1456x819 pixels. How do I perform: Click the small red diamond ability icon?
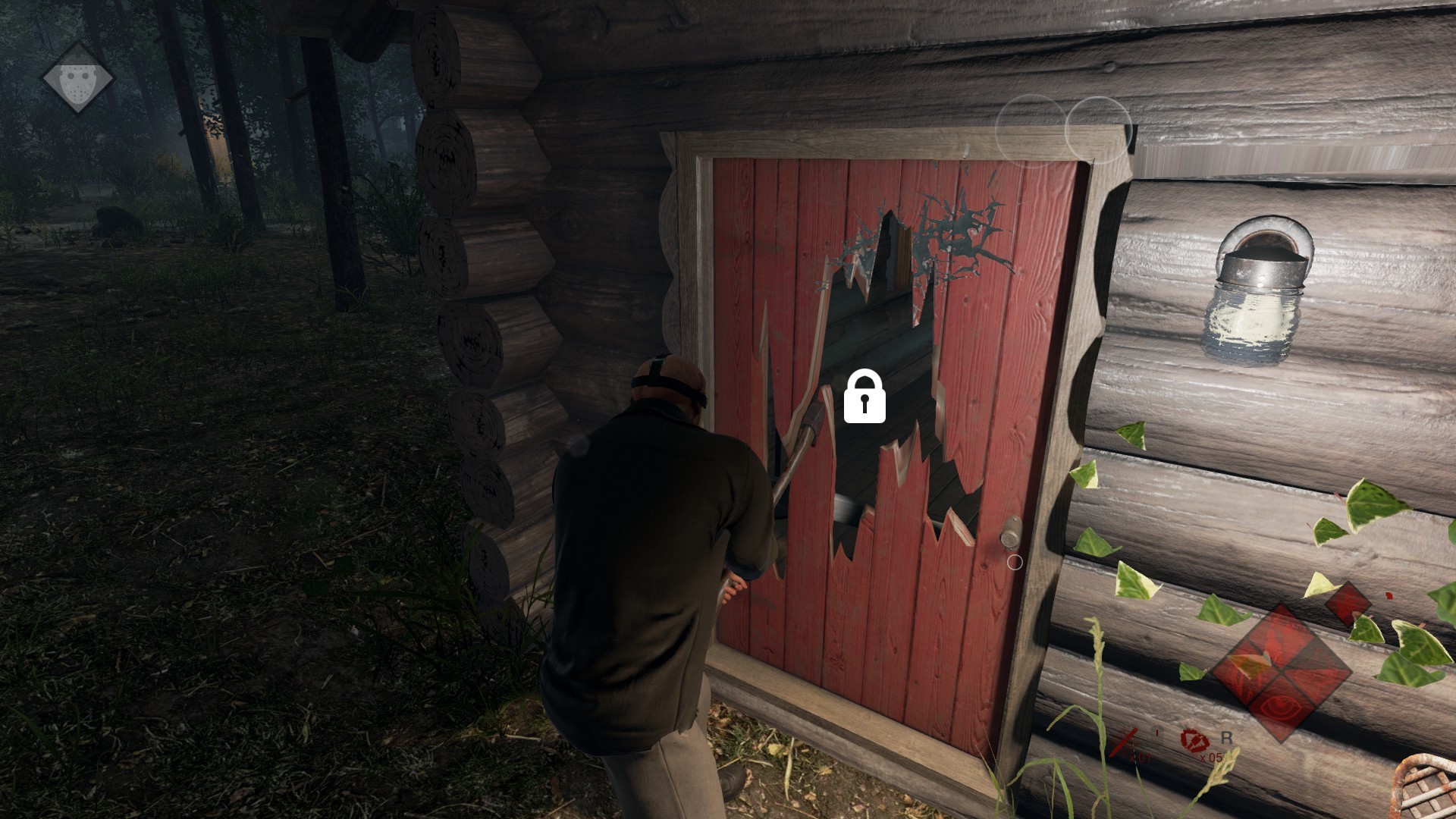(x=1348, y=604)
